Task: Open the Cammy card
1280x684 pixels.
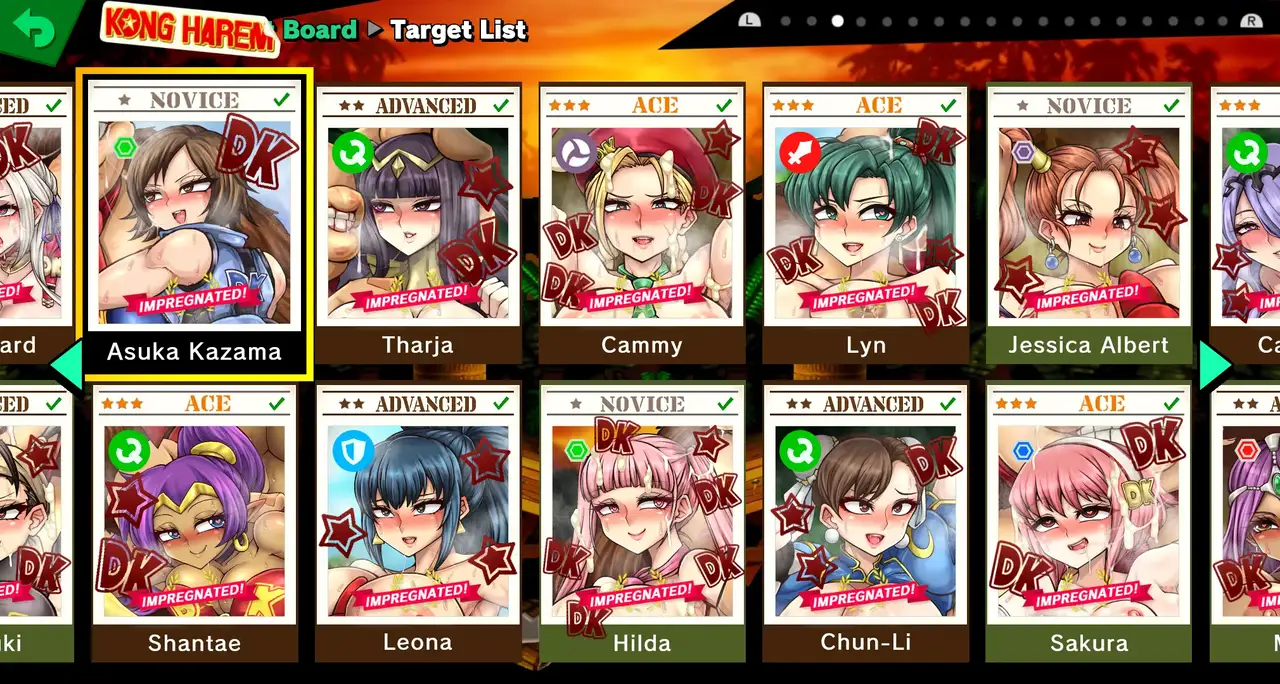Action: (x=641, y=225)
